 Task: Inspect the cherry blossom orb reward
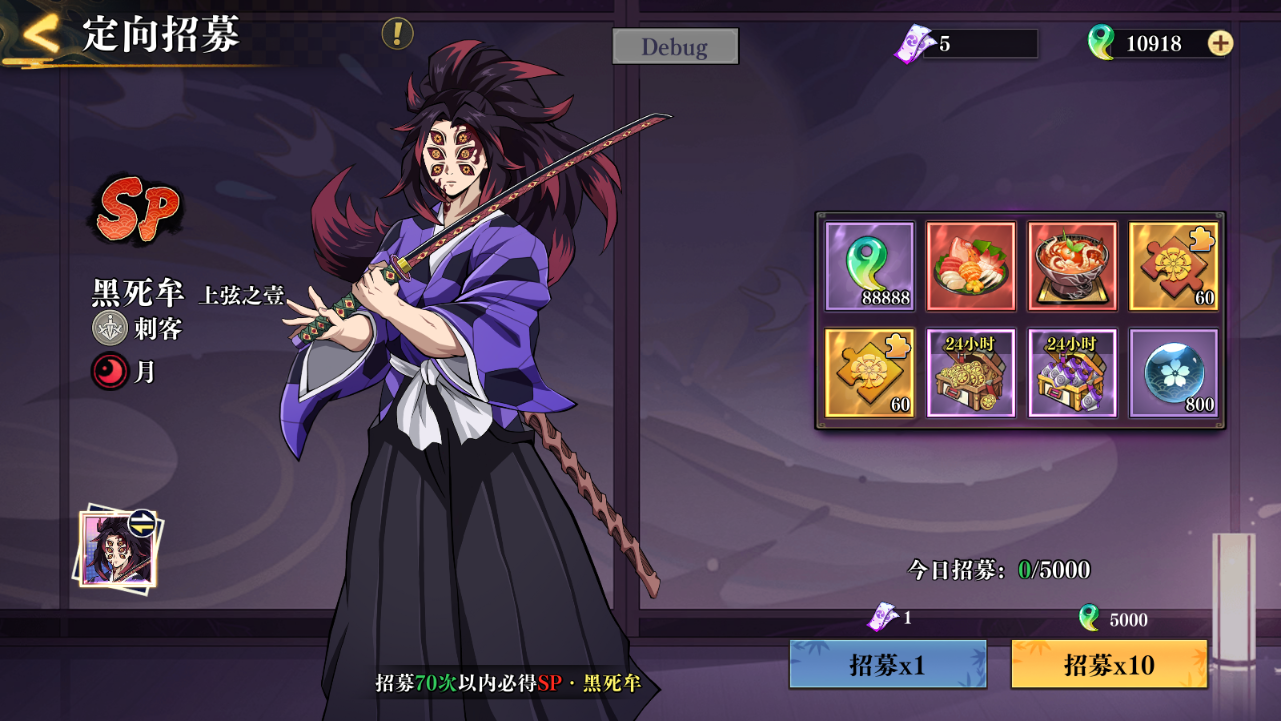1173,373
